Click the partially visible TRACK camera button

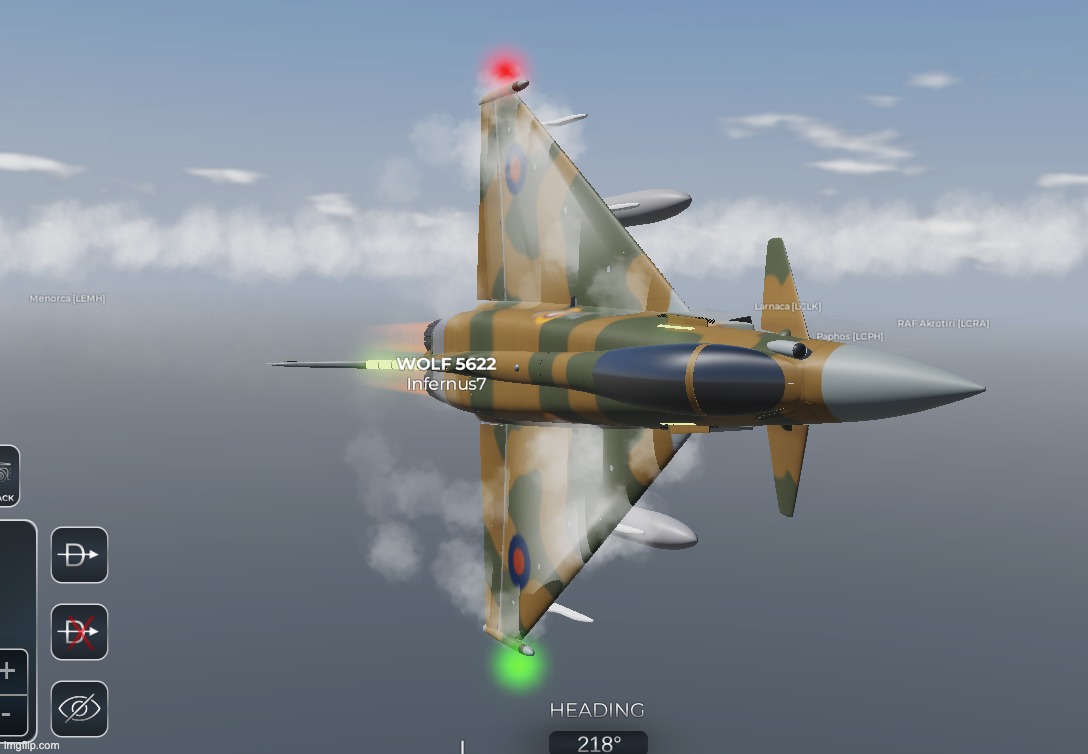pyautogui.click(x=6, y=476)
